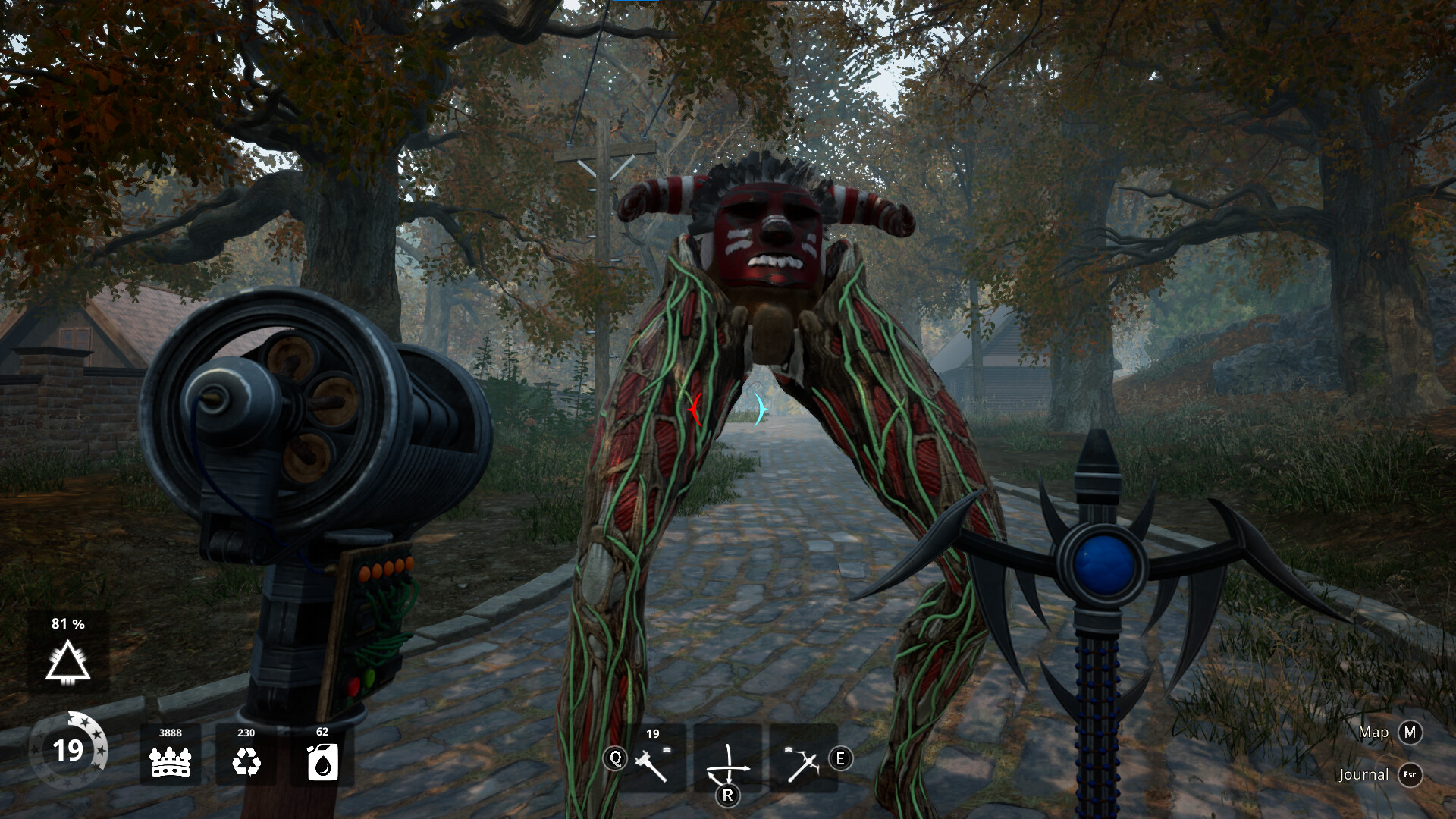Screen dimensions: 1456x819
Task: Click the weapon swap arrows slot
Action: tap(728, 761)
